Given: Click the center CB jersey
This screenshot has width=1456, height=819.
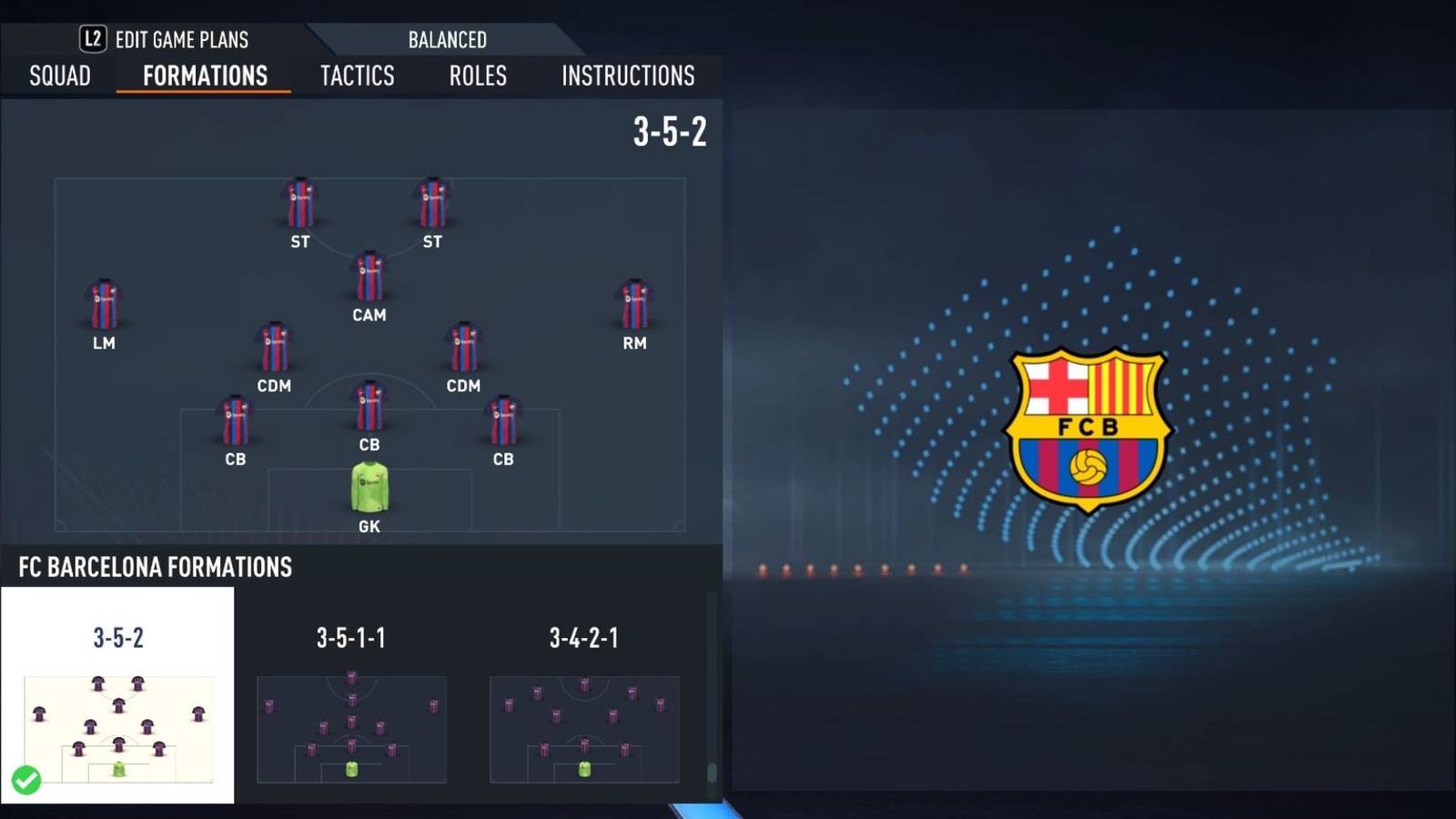Looking at the screenshot, I should coord(369,407).
